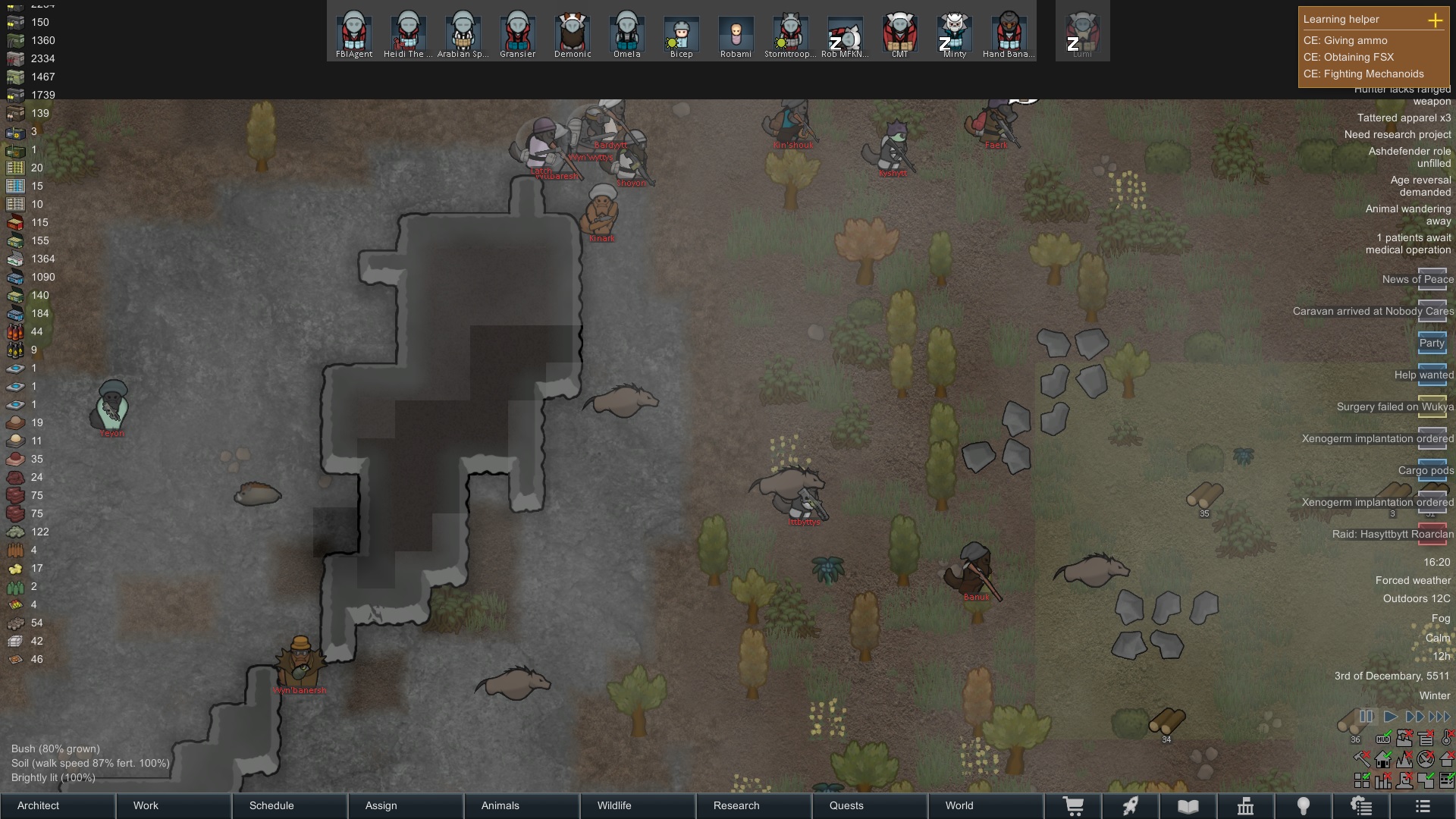Select colonist Demonic portrait
Image resolution: width=1456 pixels, height=819 pixels.
[573, 33]
